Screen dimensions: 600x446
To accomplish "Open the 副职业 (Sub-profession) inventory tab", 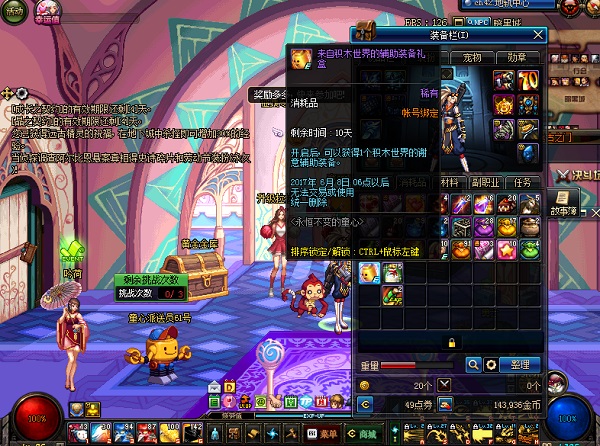I will tap(486, 183).
